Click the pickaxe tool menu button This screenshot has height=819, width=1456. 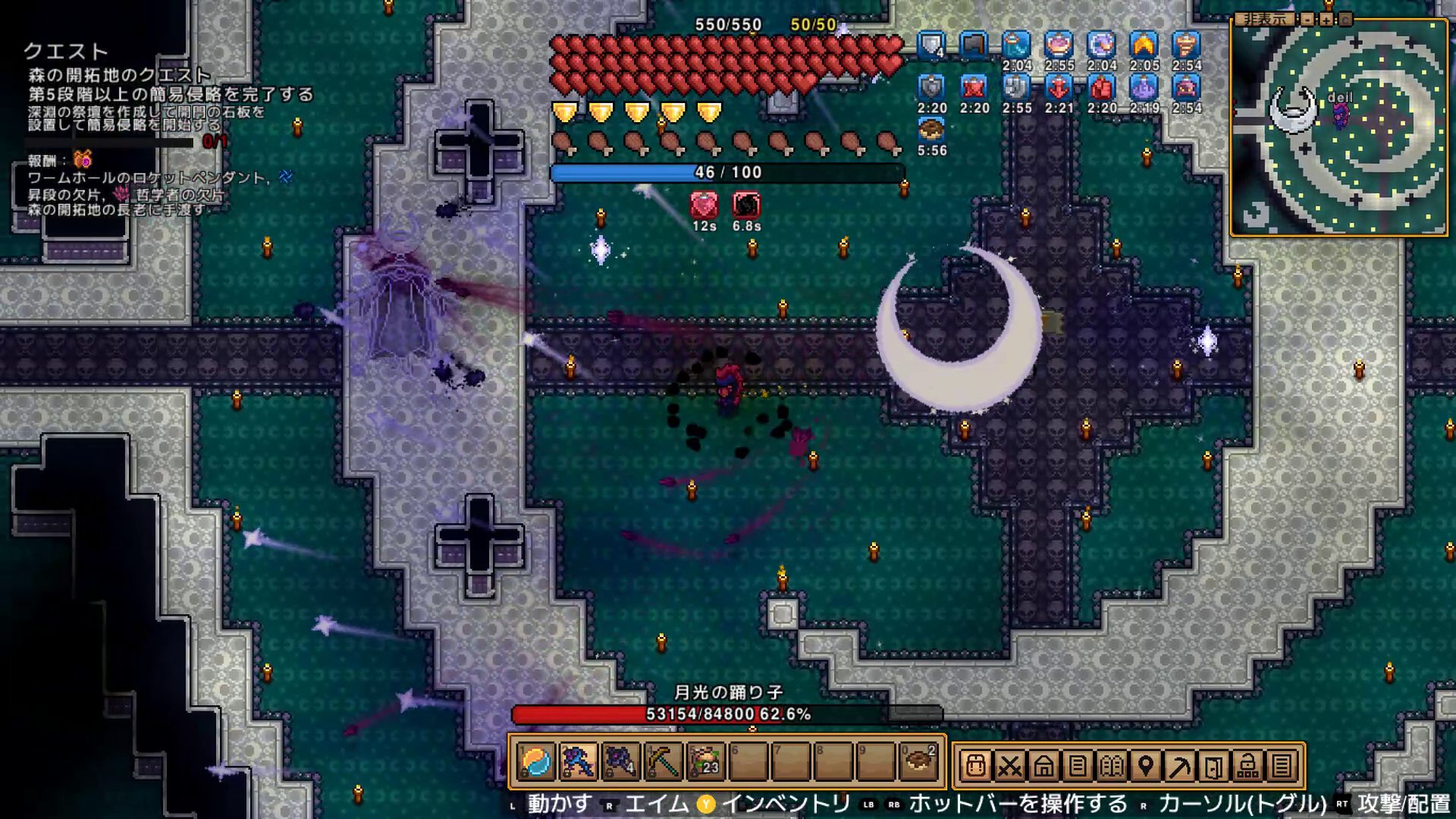tap(1180, 766)
